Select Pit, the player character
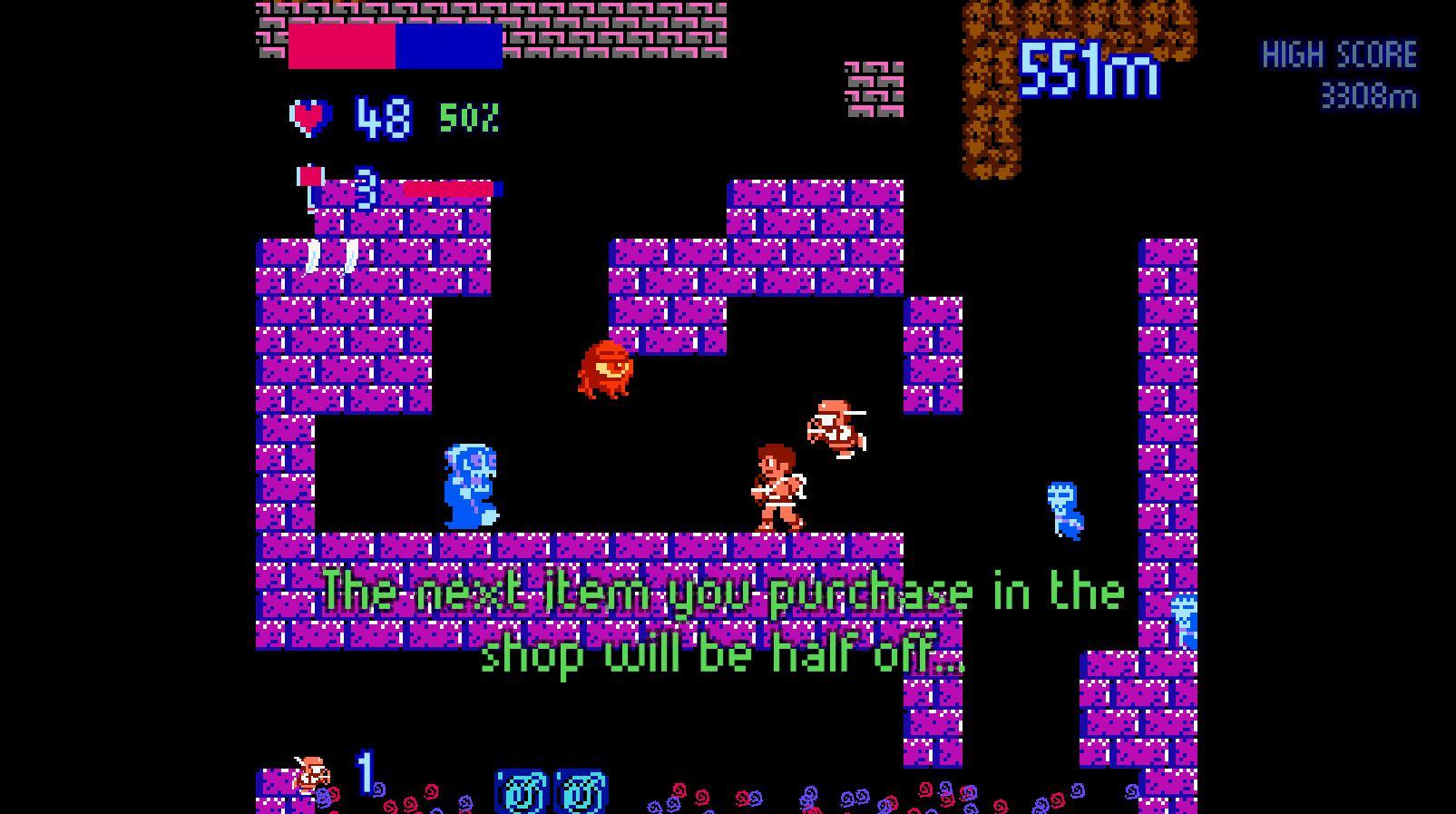1456x814 pixels. coord(775,485)
